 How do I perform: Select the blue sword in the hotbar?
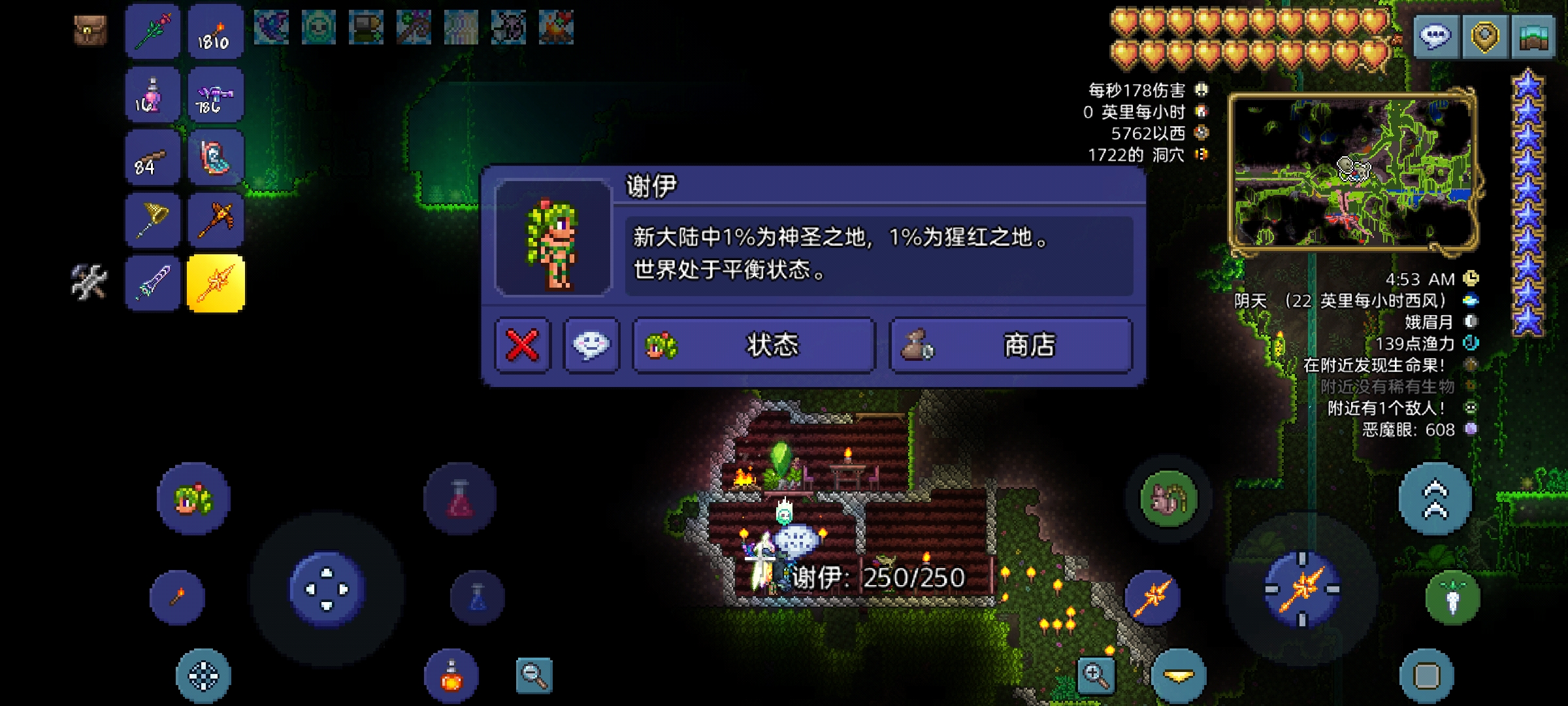152,284
